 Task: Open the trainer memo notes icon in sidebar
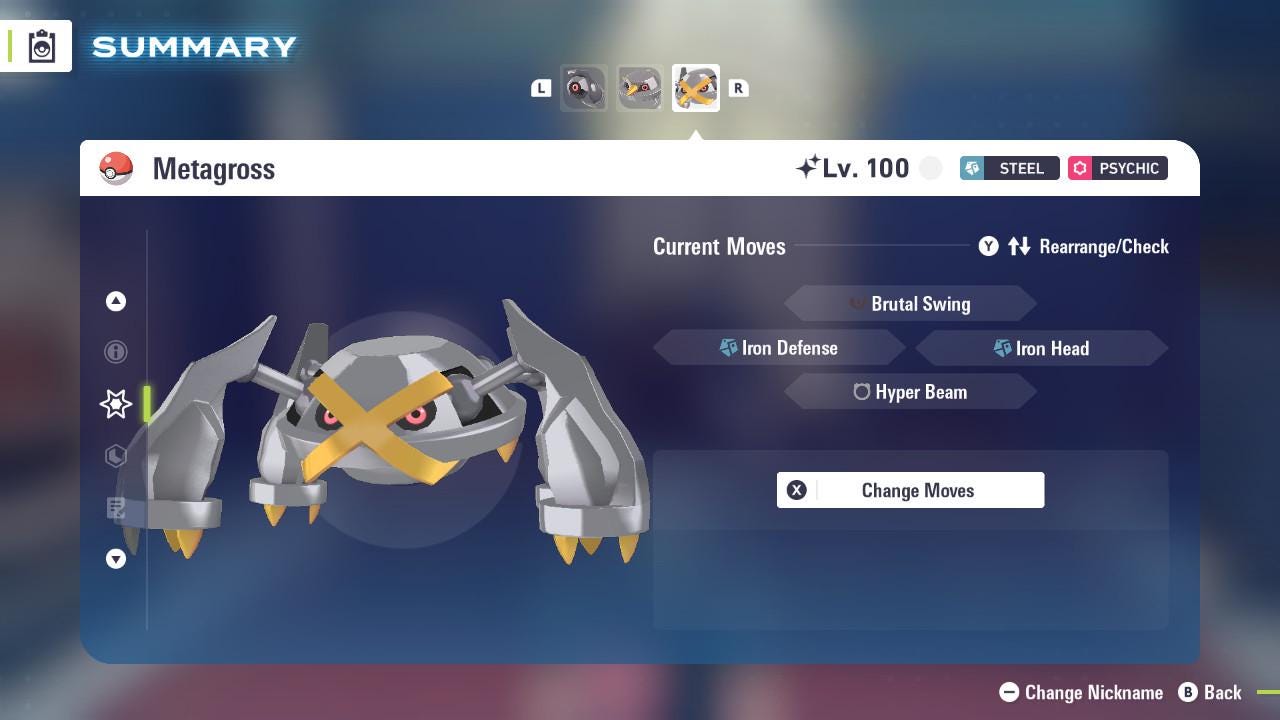(115, 508)
